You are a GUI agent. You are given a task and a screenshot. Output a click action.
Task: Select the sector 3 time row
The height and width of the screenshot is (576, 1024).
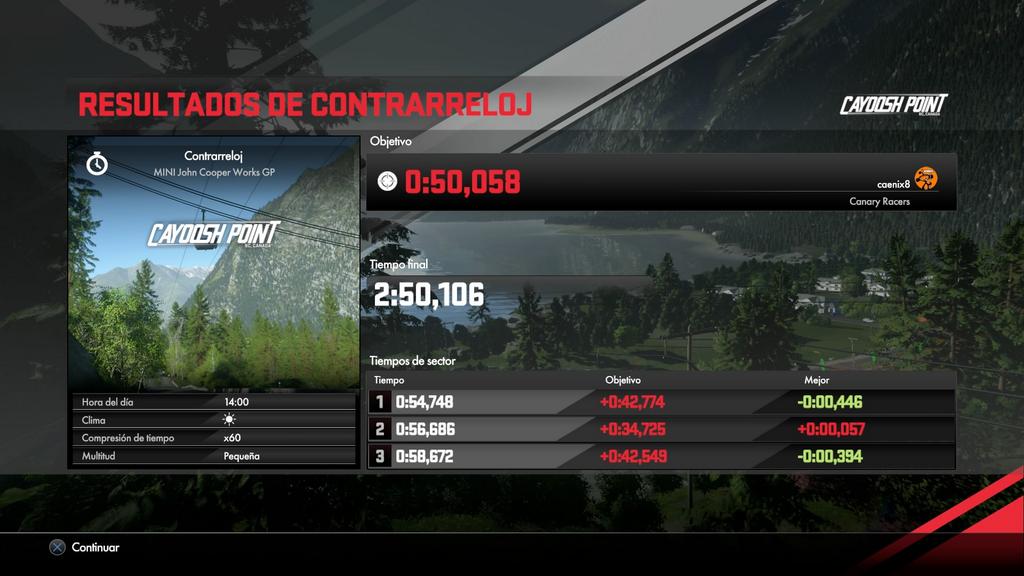coord(661,457)
